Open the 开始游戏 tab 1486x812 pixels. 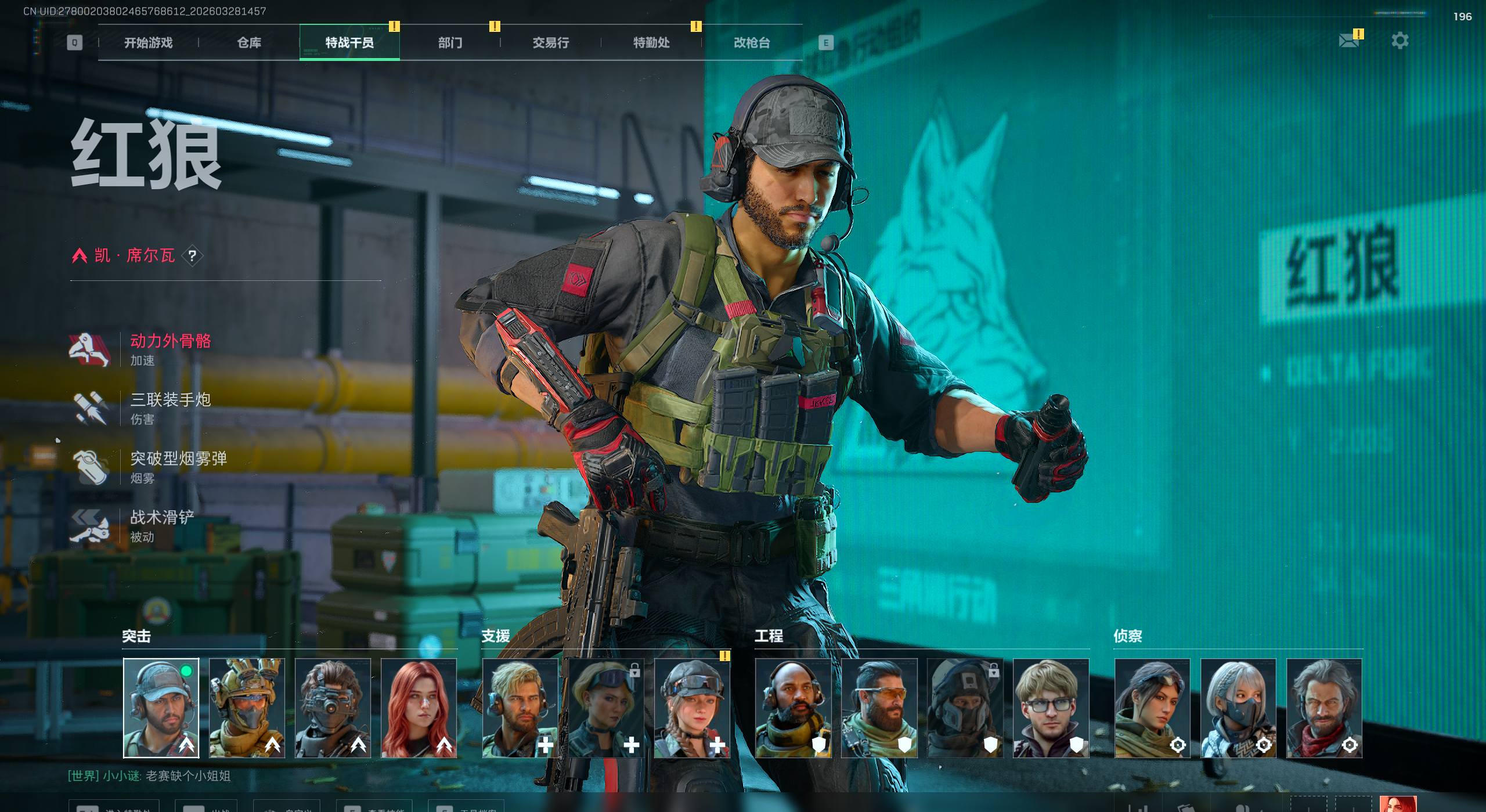pyautogui.click(x=148, y=42)
